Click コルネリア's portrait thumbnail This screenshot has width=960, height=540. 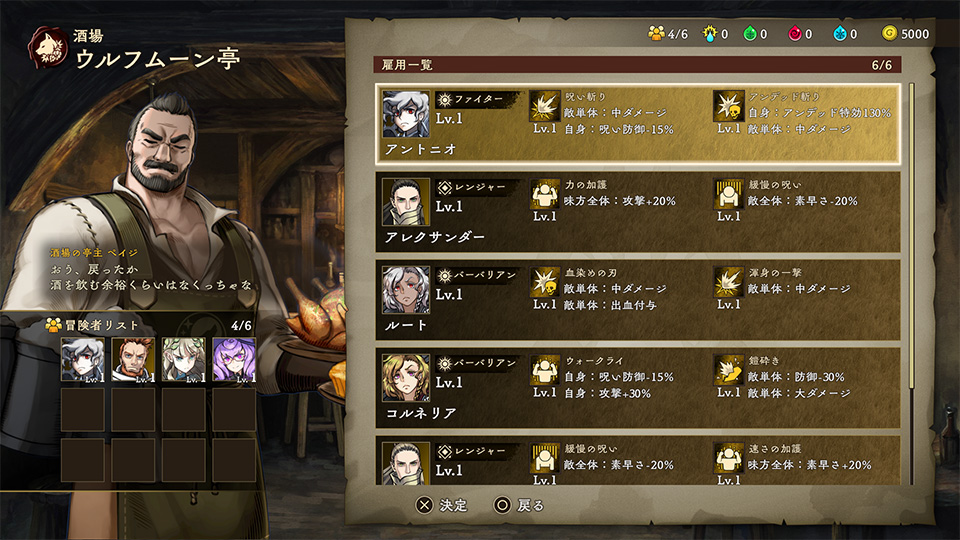click(x=406, y=378)
